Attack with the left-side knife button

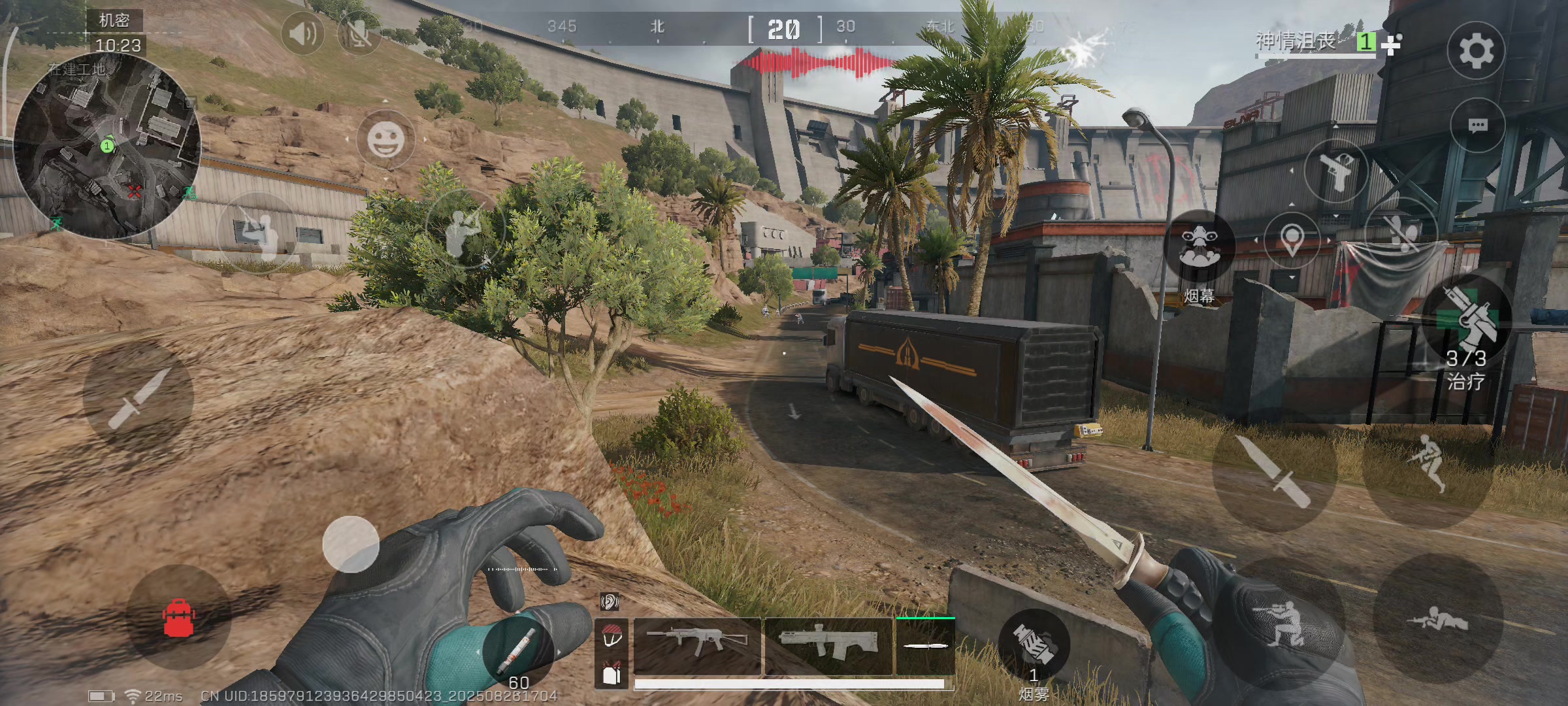pos(138,397)
